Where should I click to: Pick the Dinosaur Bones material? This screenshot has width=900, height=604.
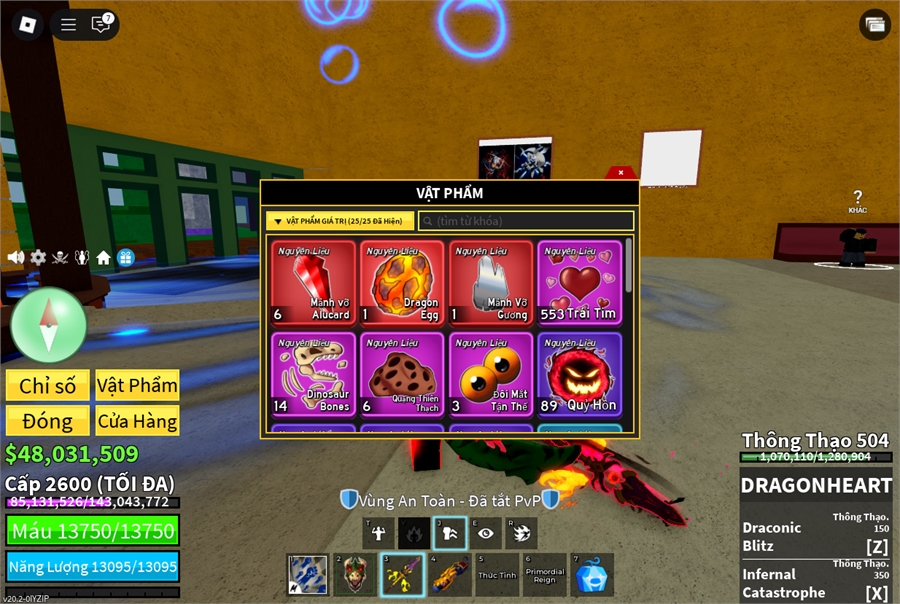[x=313, y=375]
